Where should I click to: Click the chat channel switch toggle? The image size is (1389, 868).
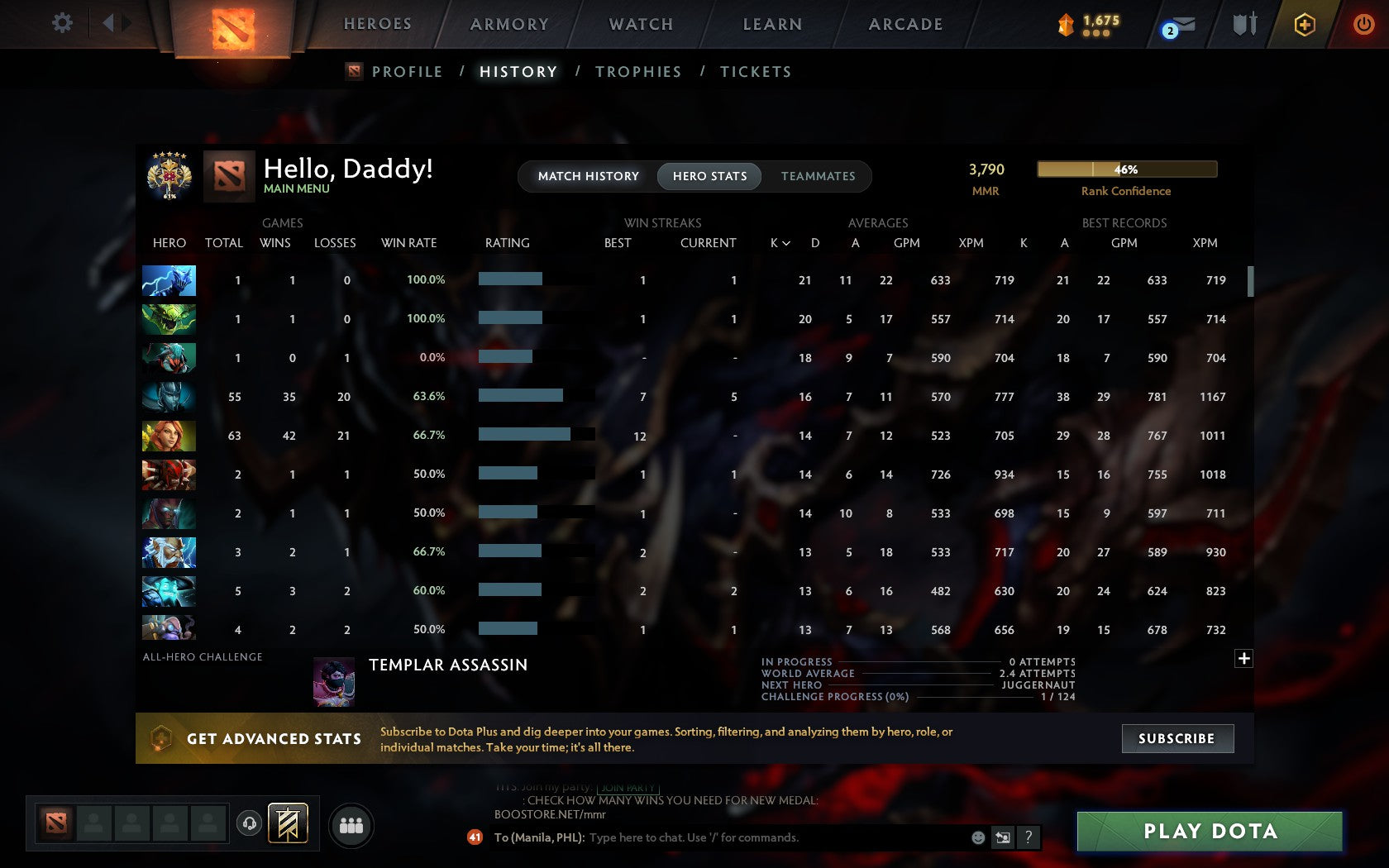click(x=1003, y=837)
